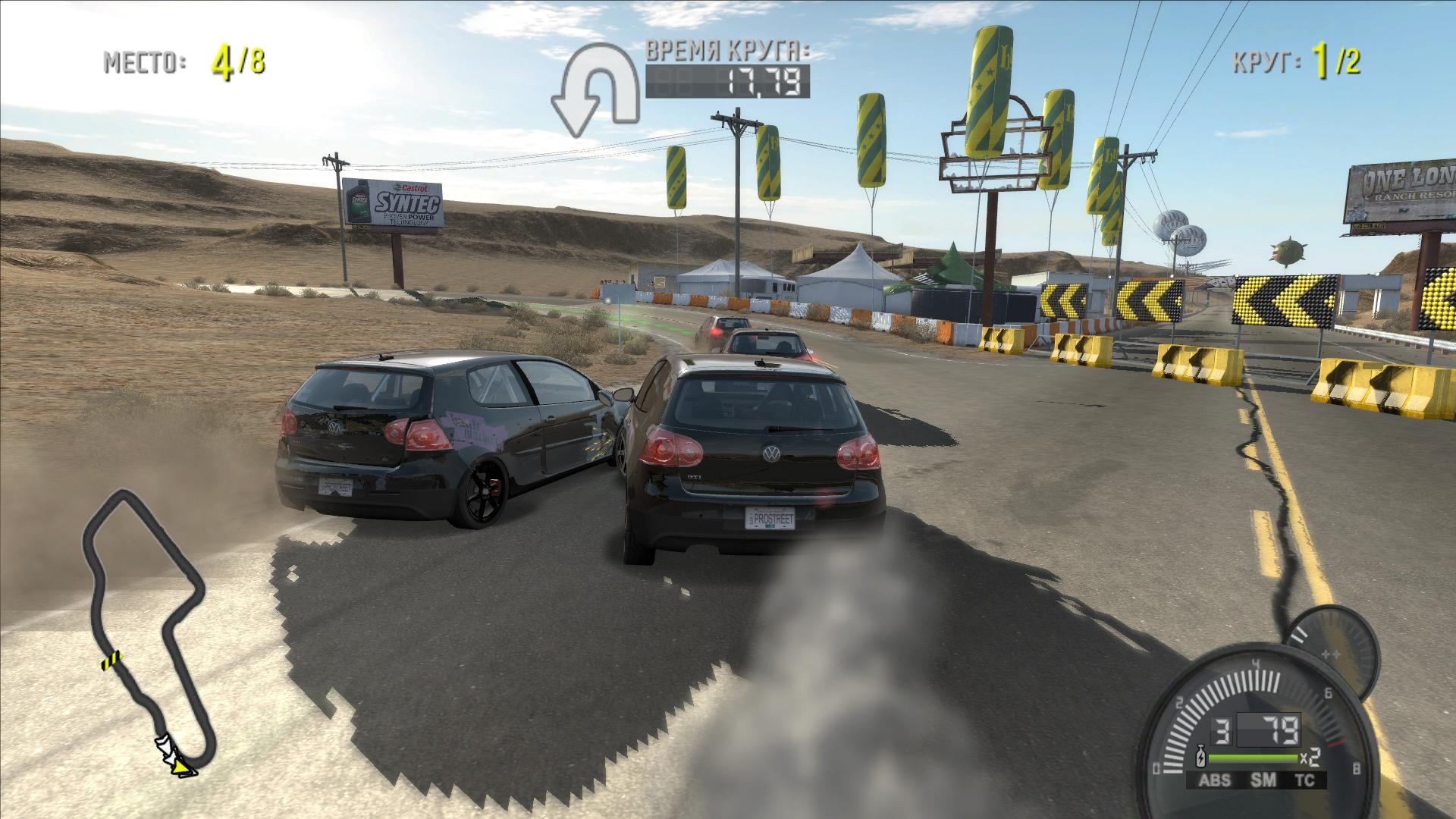Viewport: 1456px width, 819px height.
Task: Click the nitrous bottle icon
Action: 1200,758
